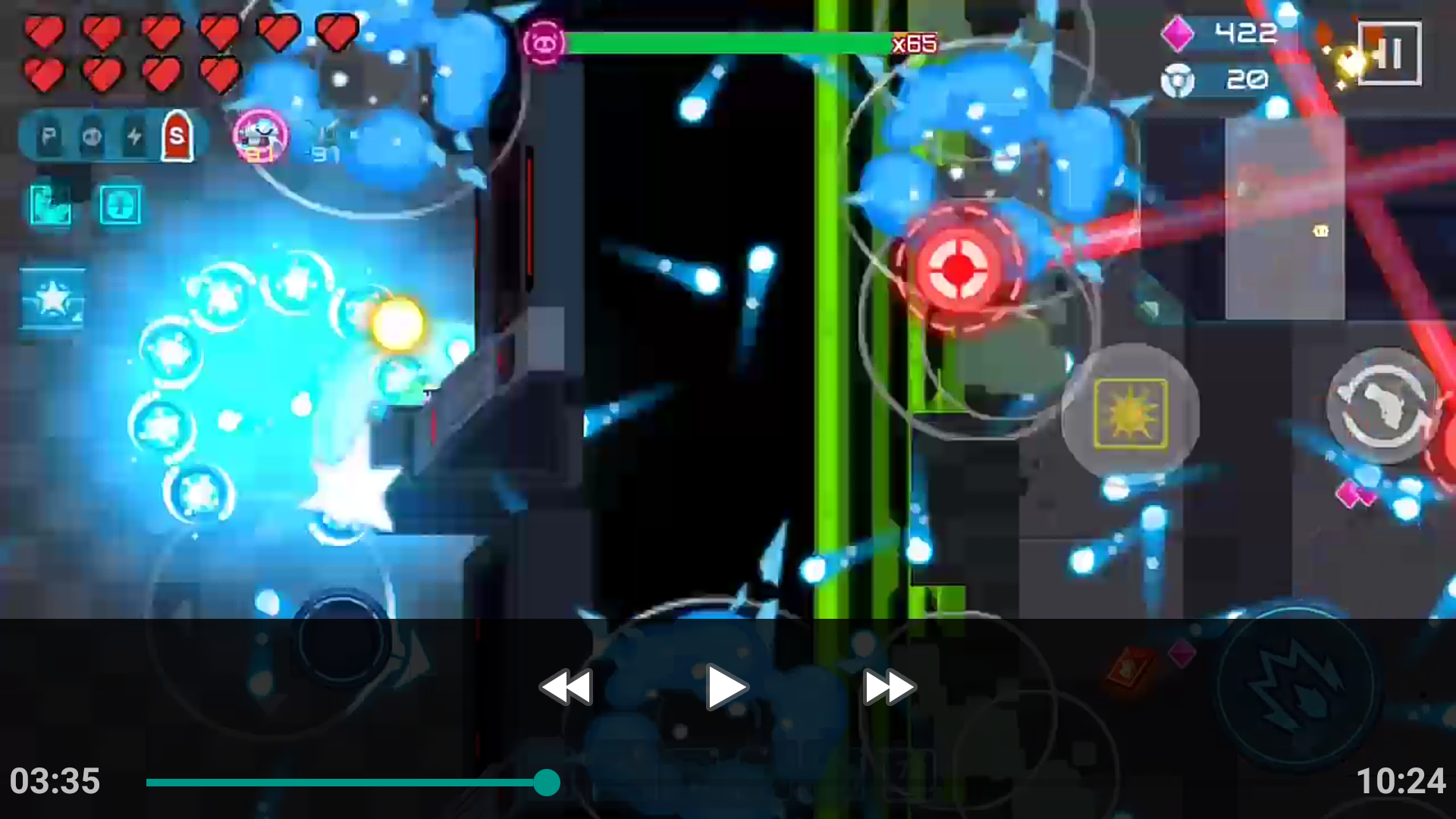Viewport: 1456px width, 819px height.
Task: Click the shield token counter icon
Action: [x=1178, y=80]
